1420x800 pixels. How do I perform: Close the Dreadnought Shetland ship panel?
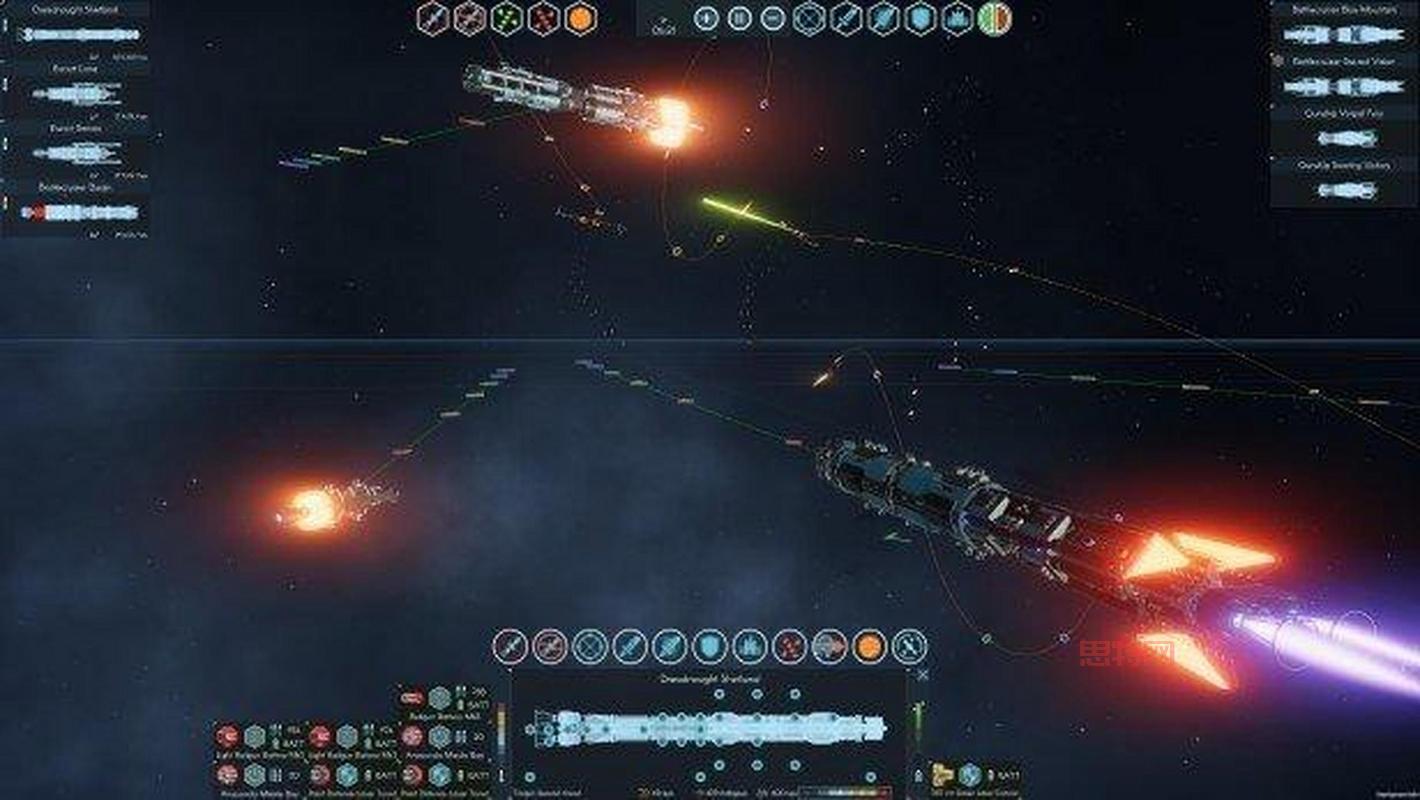[x=922, y=675]
